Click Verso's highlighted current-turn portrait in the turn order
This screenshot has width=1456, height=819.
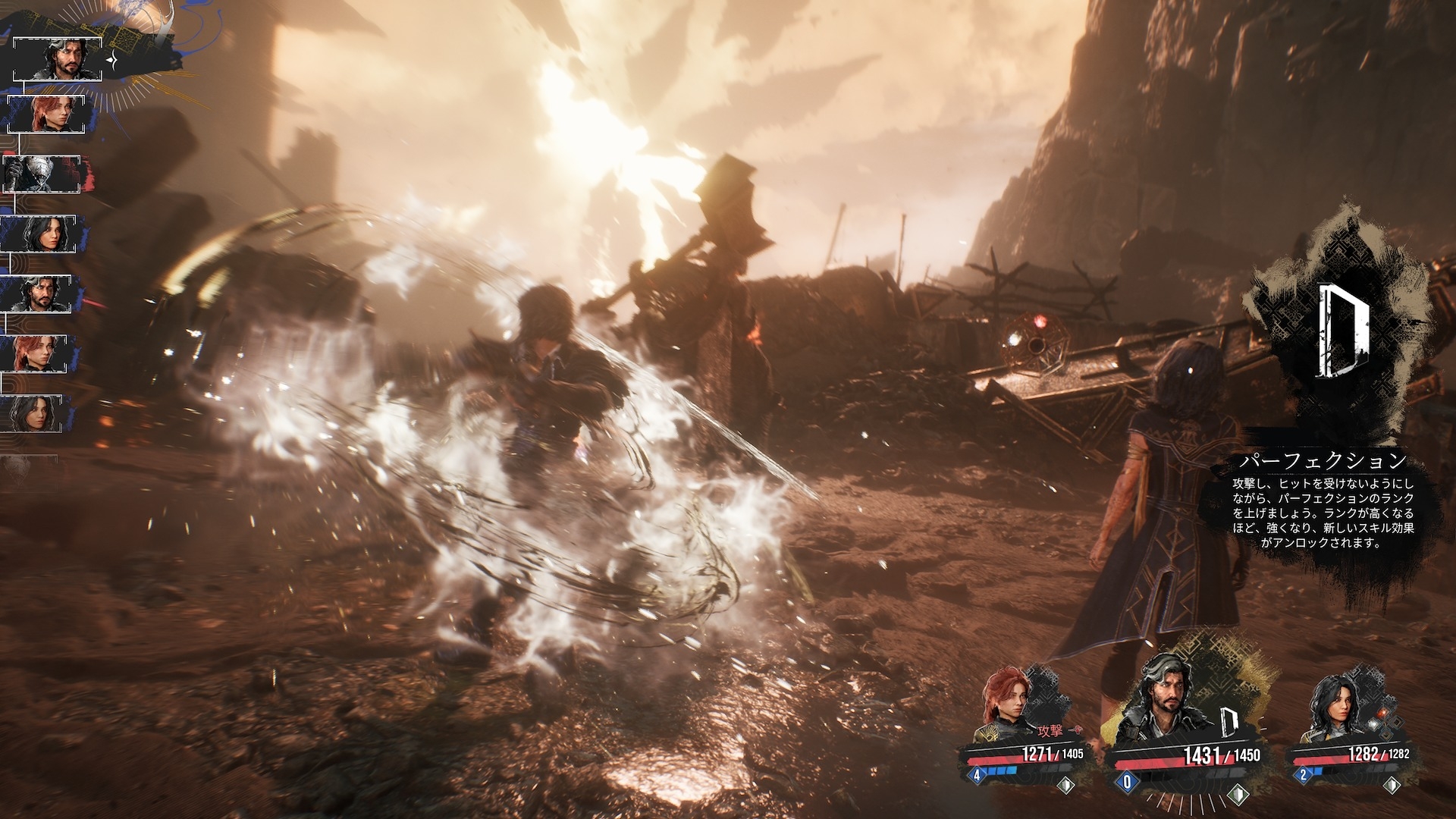(57, 58)
